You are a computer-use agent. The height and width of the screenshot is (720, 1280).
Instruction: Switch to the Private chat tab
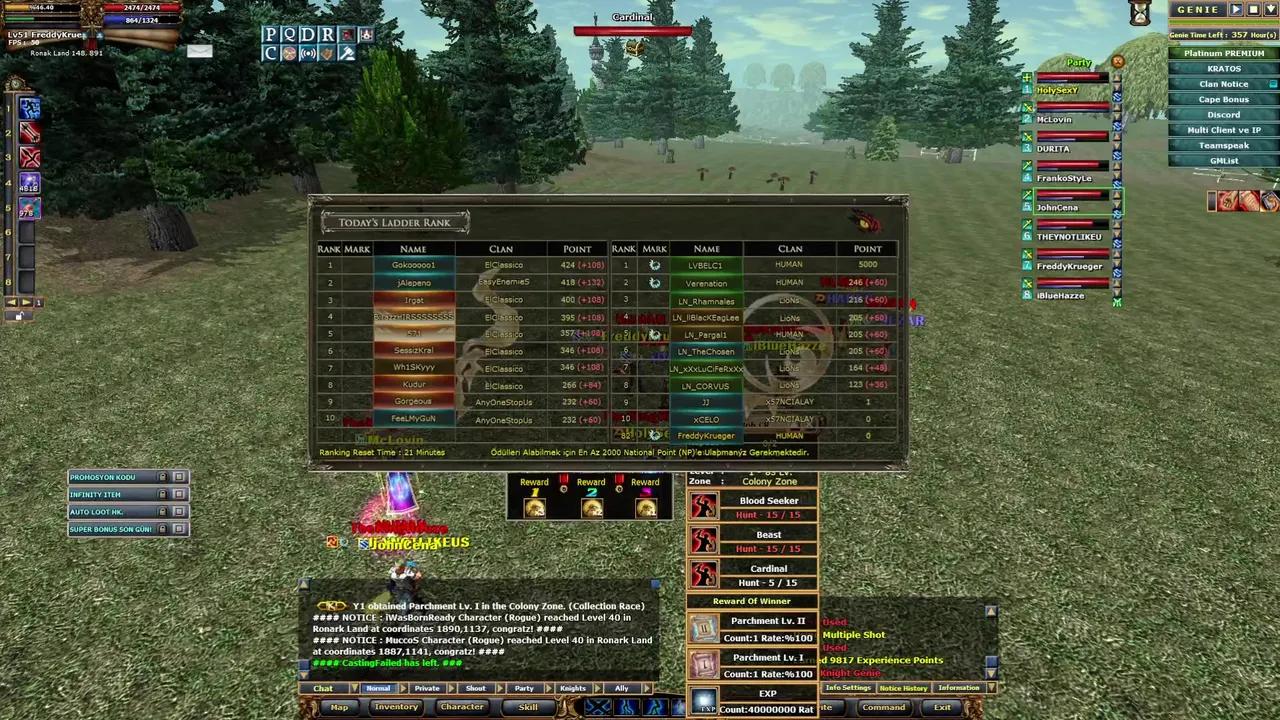(427, 688)
